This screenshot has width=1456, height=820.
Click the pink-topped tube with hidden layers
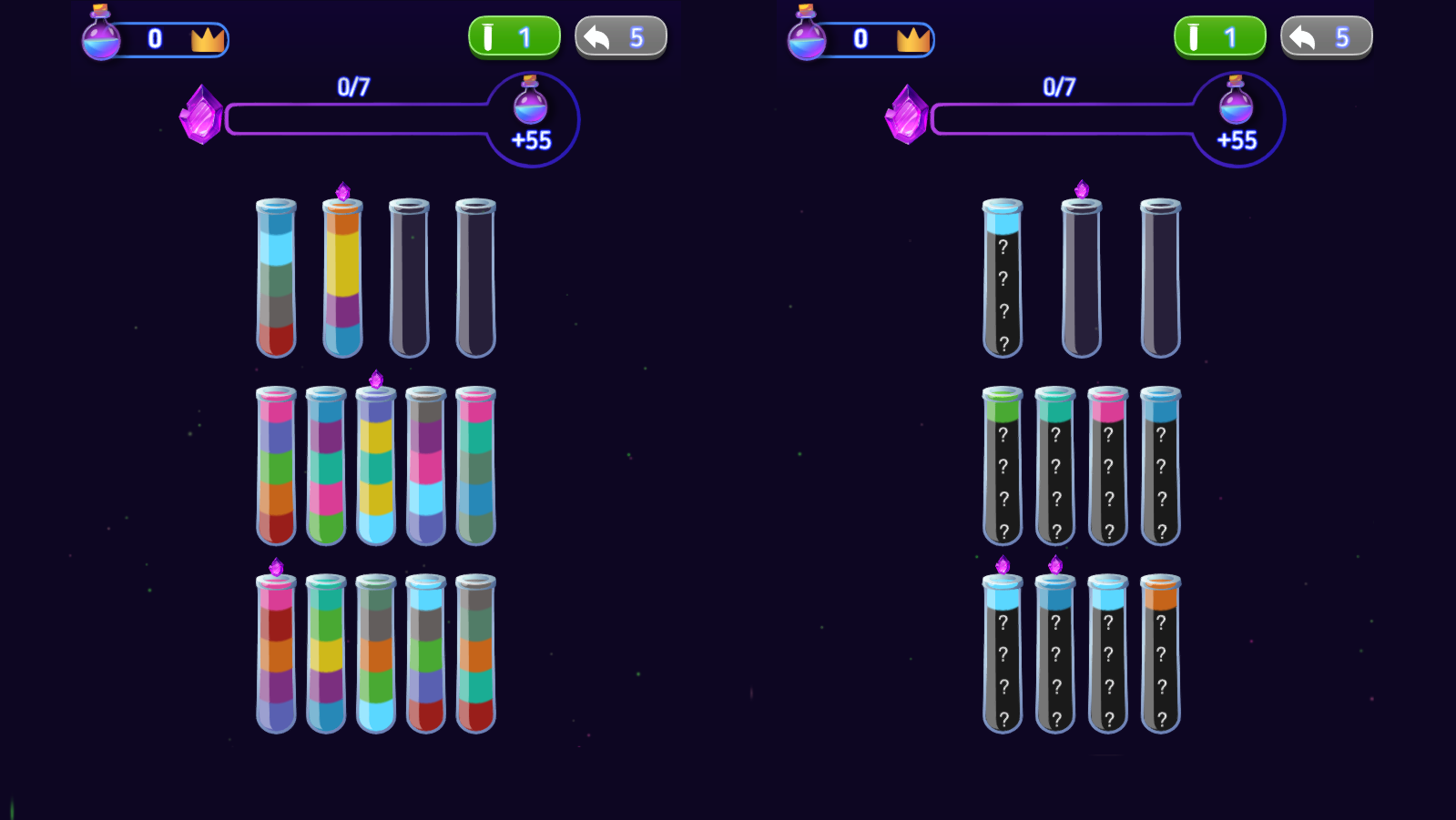pos(1107,464)
